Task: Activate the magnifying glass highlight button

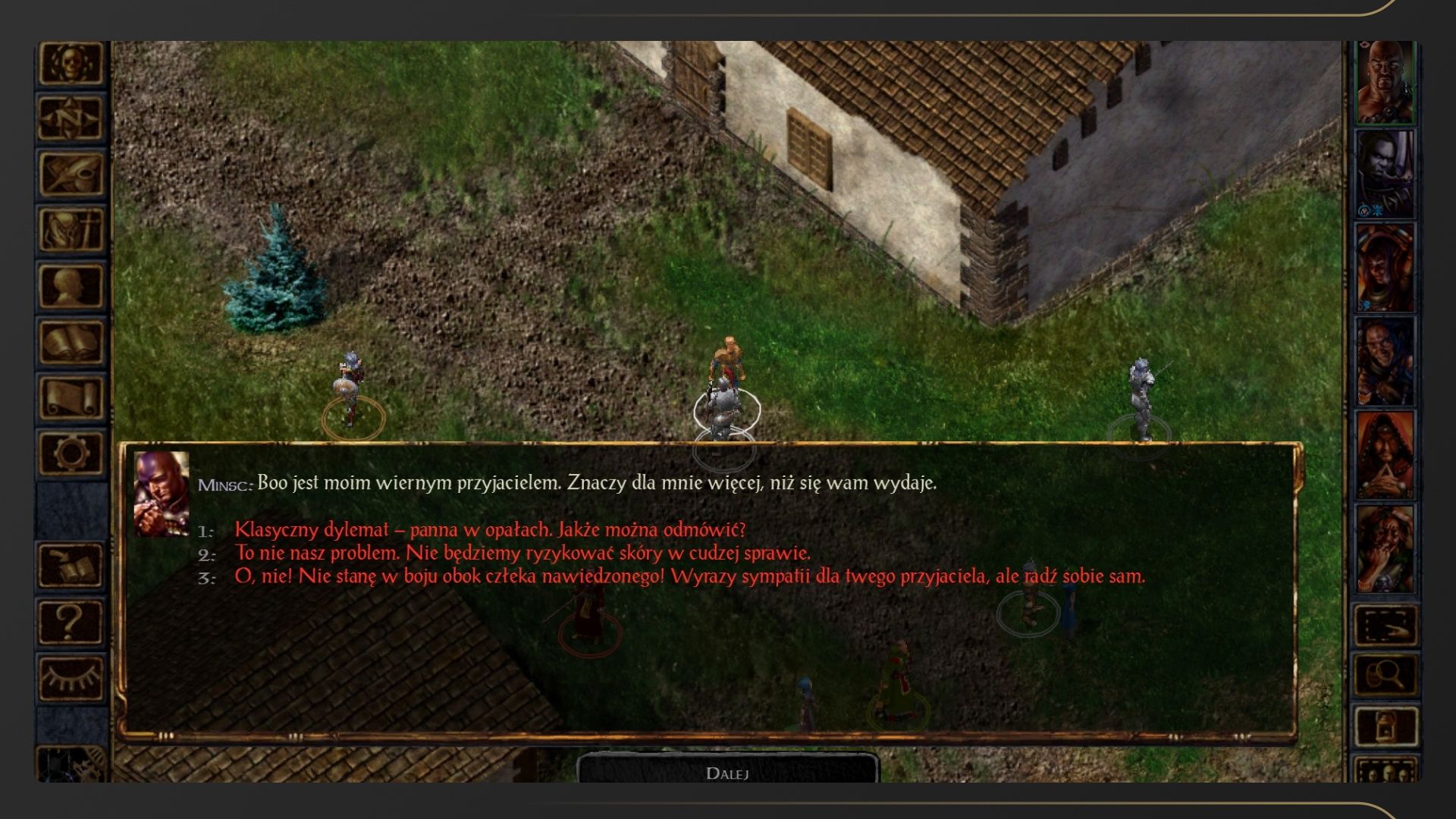Action: tap(1385, 674)
